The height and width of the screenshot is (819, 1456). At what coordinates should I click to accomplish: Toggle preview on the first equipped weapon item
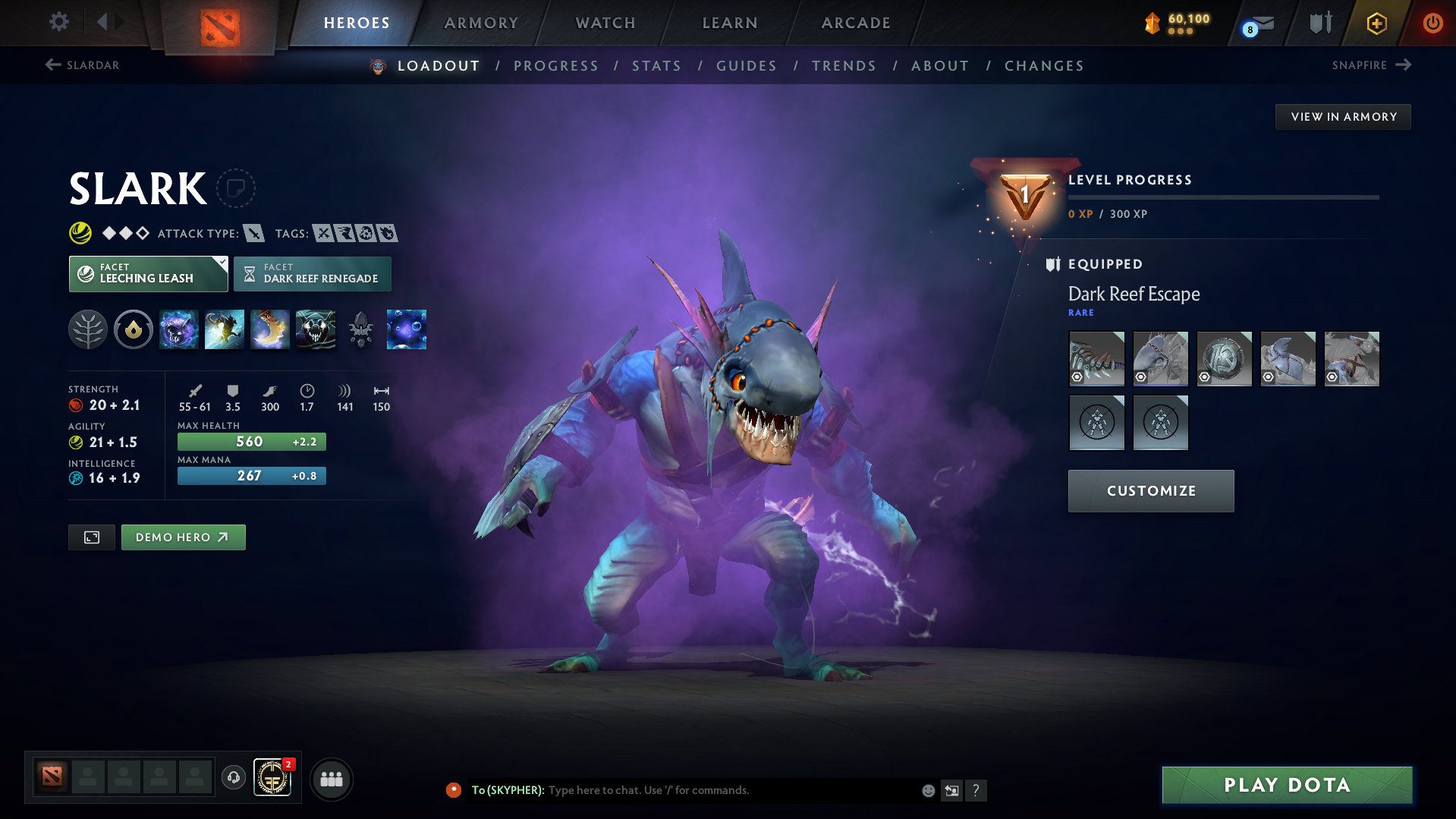coord(1078,376)
